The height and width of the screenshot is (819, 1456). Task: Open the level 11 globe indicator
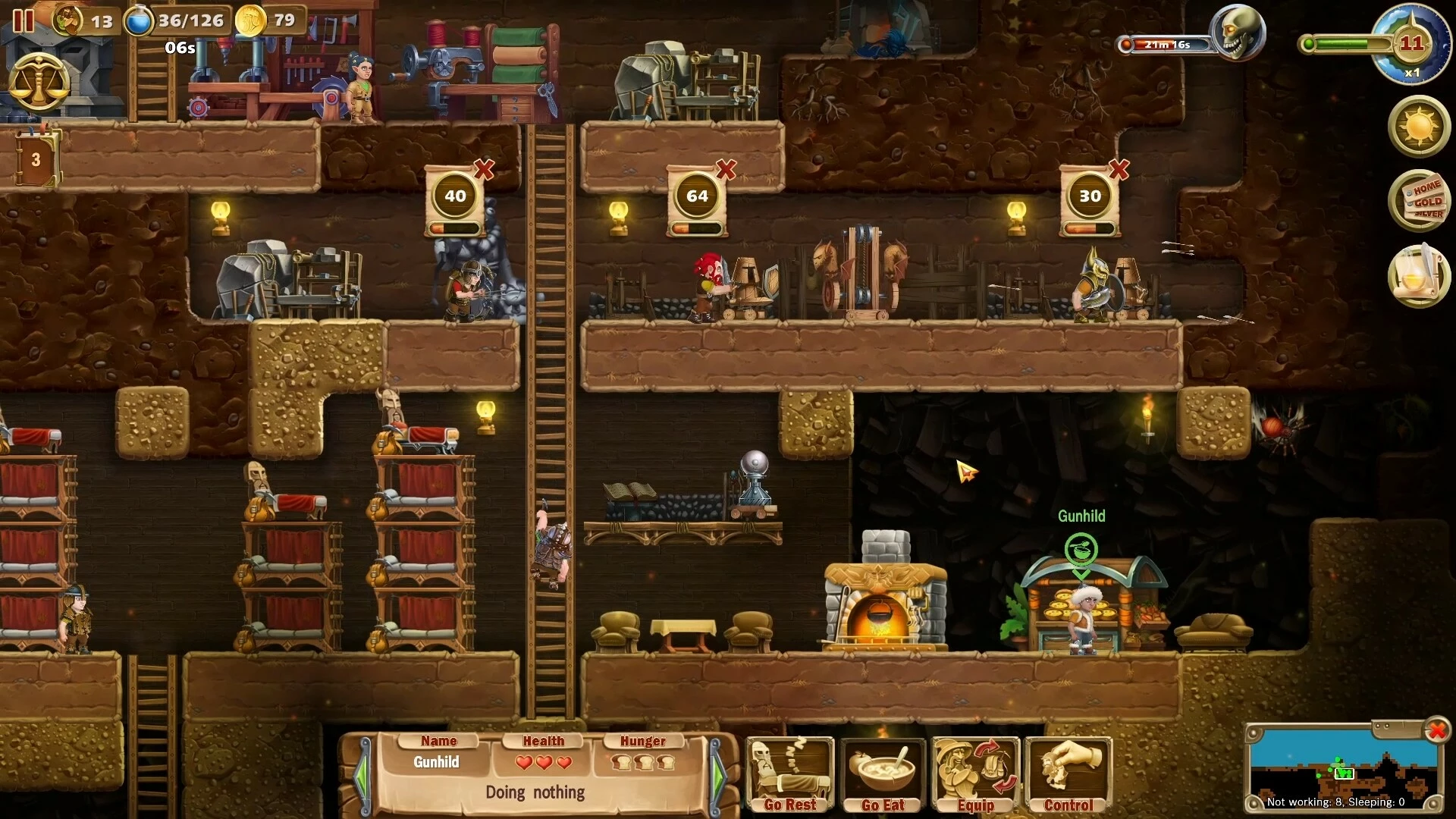(1410, 44)
